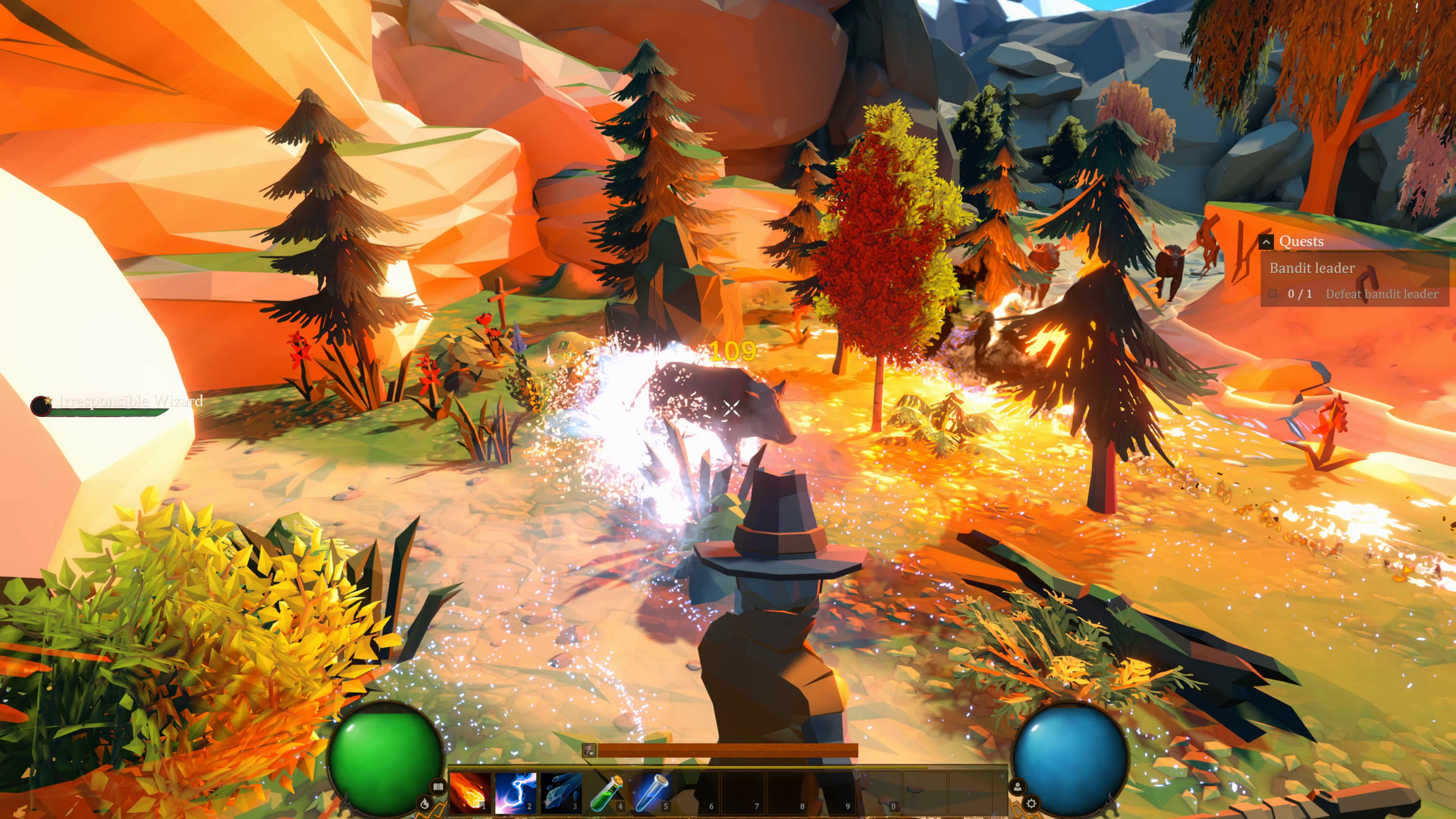Open the character profile icon near the mana orb
This screenshot has height=819, width=1456.
pos(1018,788)
